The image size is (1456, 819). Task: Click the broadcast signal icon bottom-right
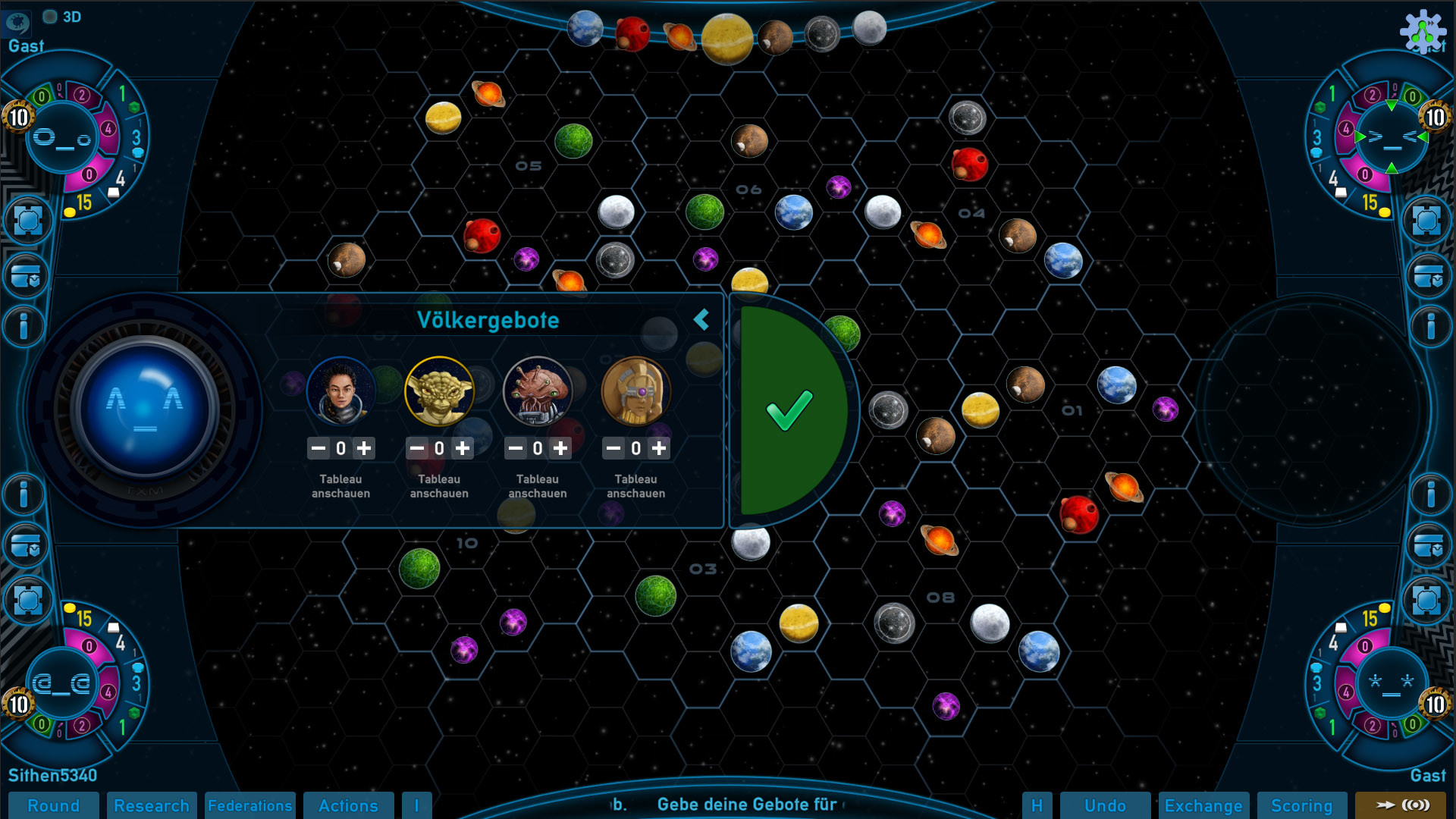(x=1415, y=806)
